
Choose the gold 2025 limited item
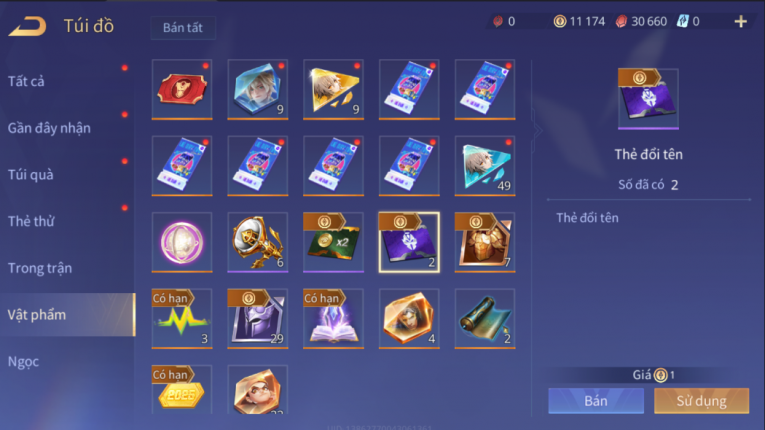click(182, 392)
